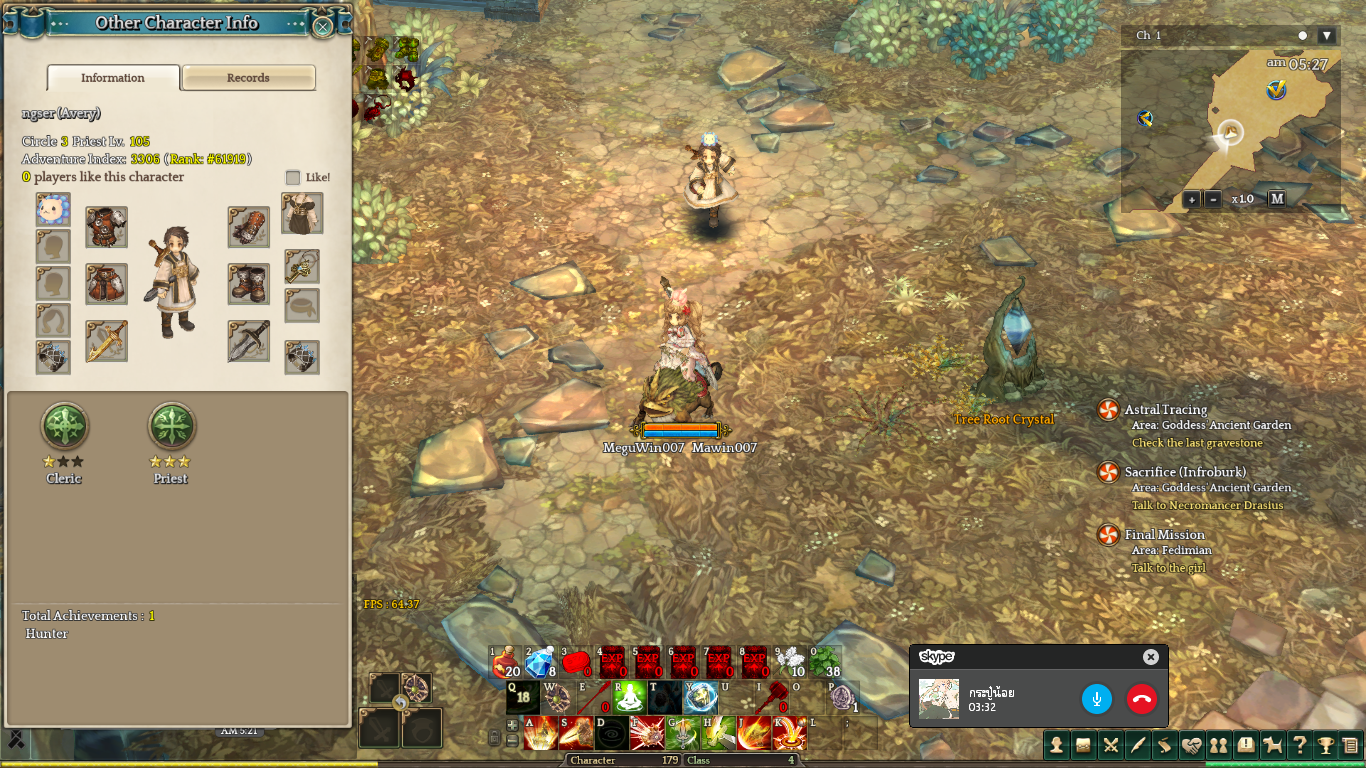
Task: Inspect the blue flower headgear slot
Action: tap(53, 210)
